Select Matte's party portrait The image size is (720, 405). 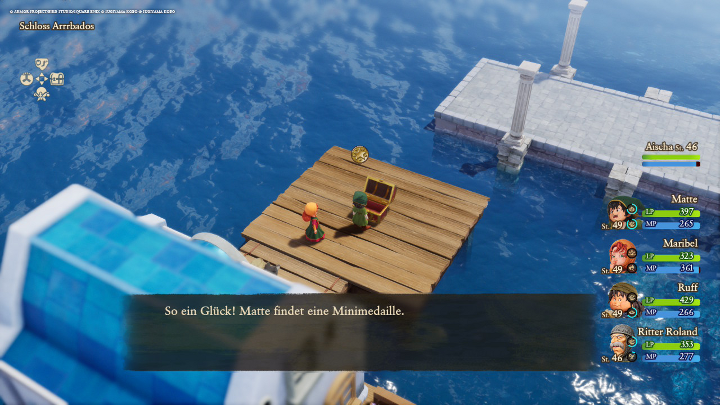click(x=617, y=212)
